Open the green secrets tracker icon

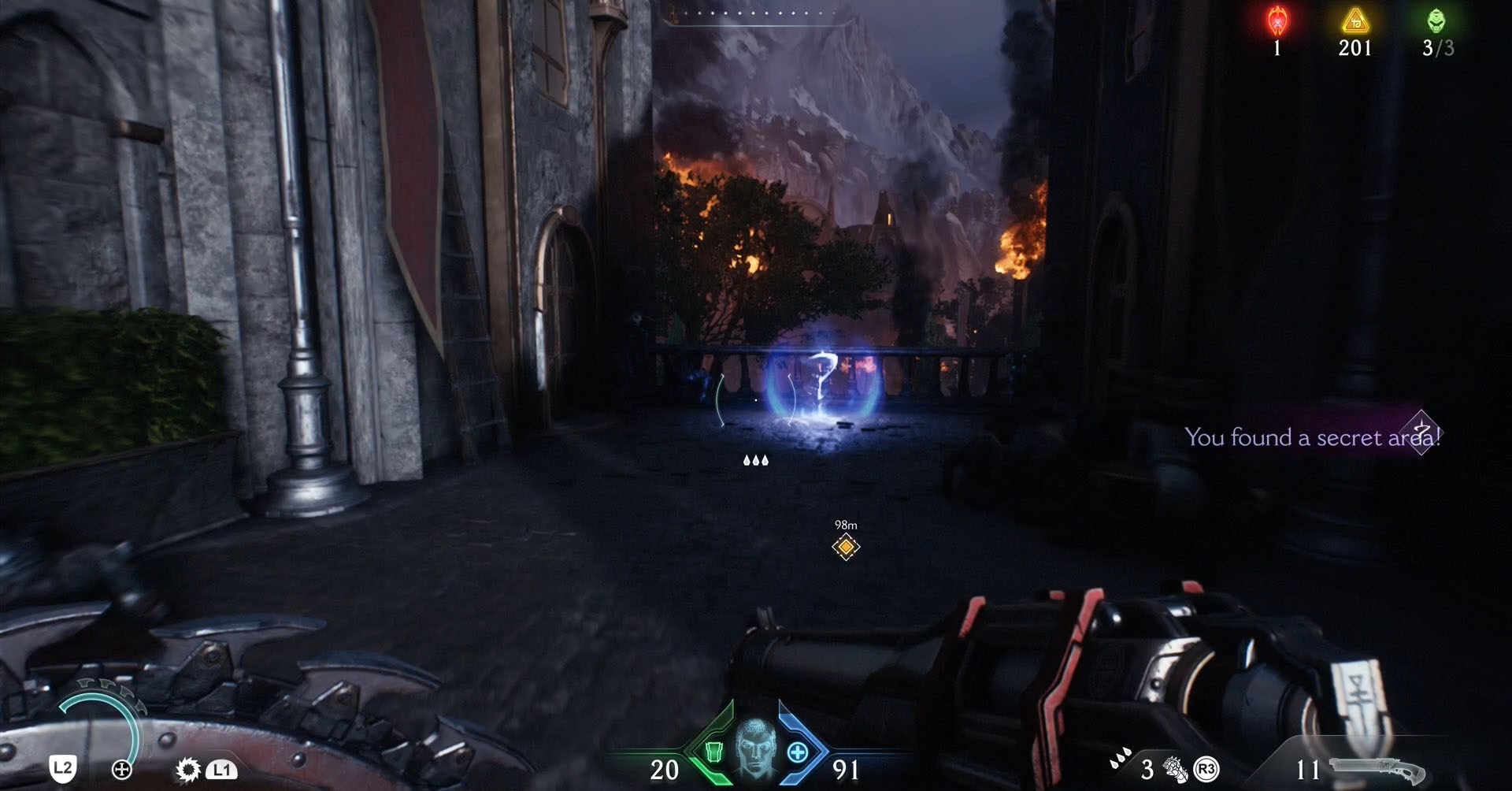1437,20
